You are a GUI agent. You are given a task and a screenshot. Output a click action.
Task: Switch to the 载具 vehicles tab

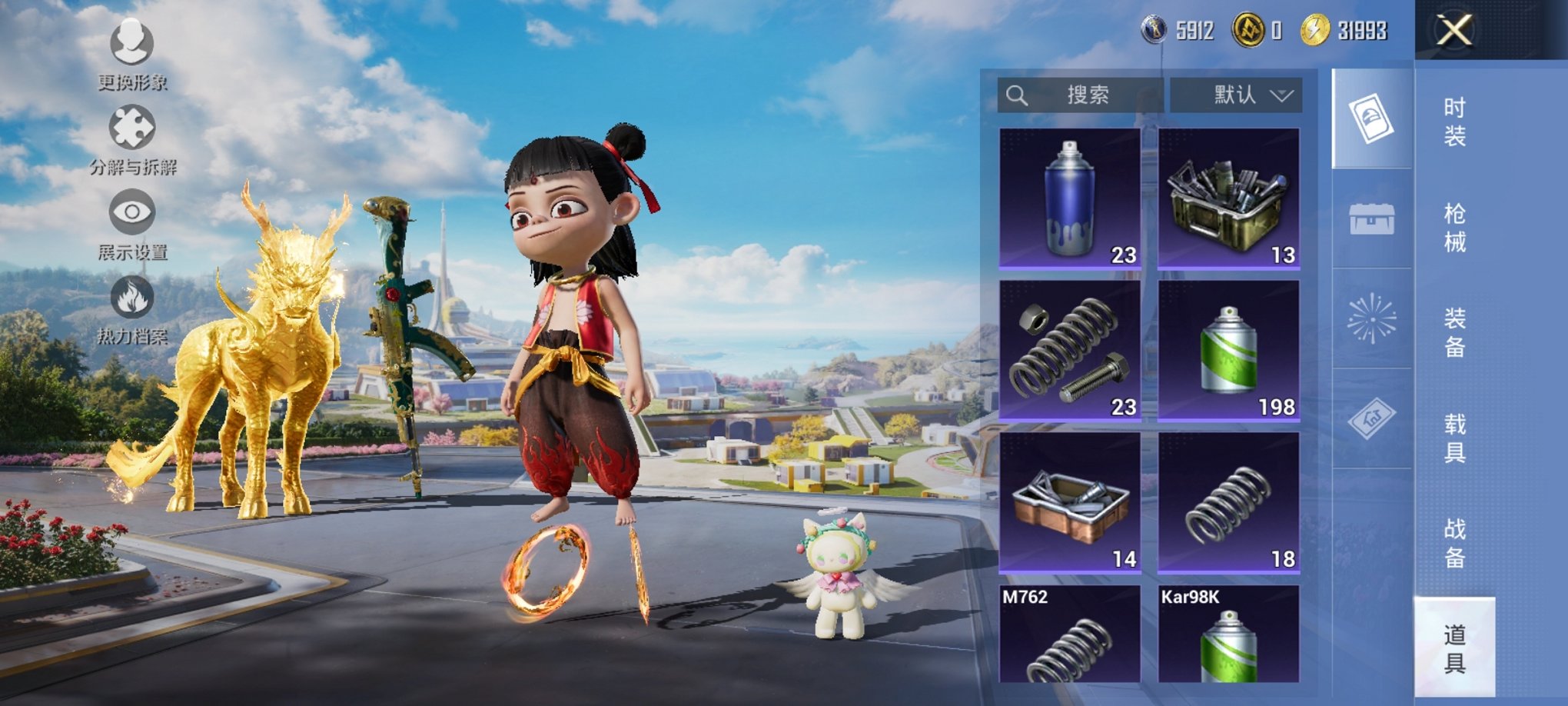(x=1454, y=438)
